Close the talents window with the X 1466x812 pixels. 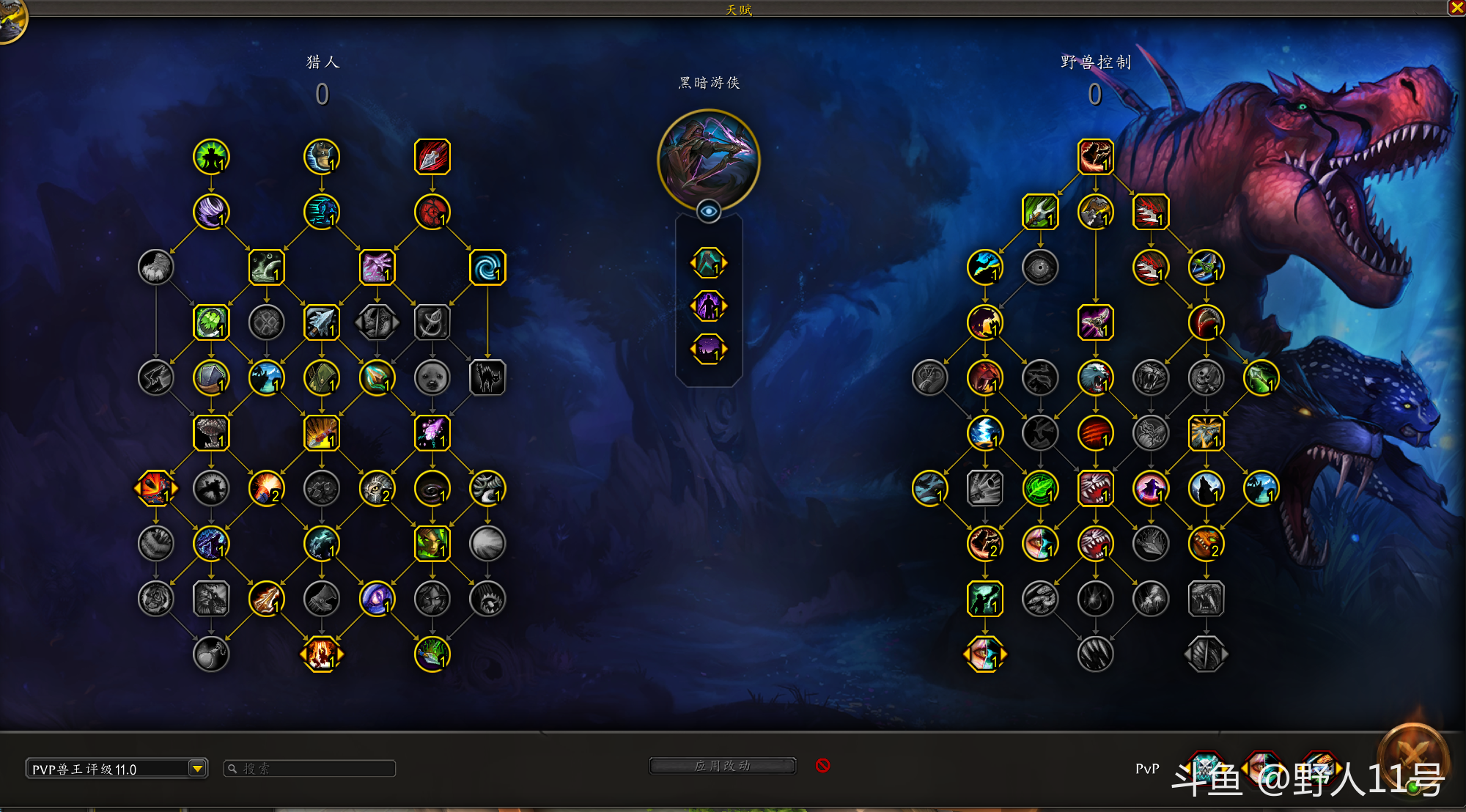(1456, 7)
